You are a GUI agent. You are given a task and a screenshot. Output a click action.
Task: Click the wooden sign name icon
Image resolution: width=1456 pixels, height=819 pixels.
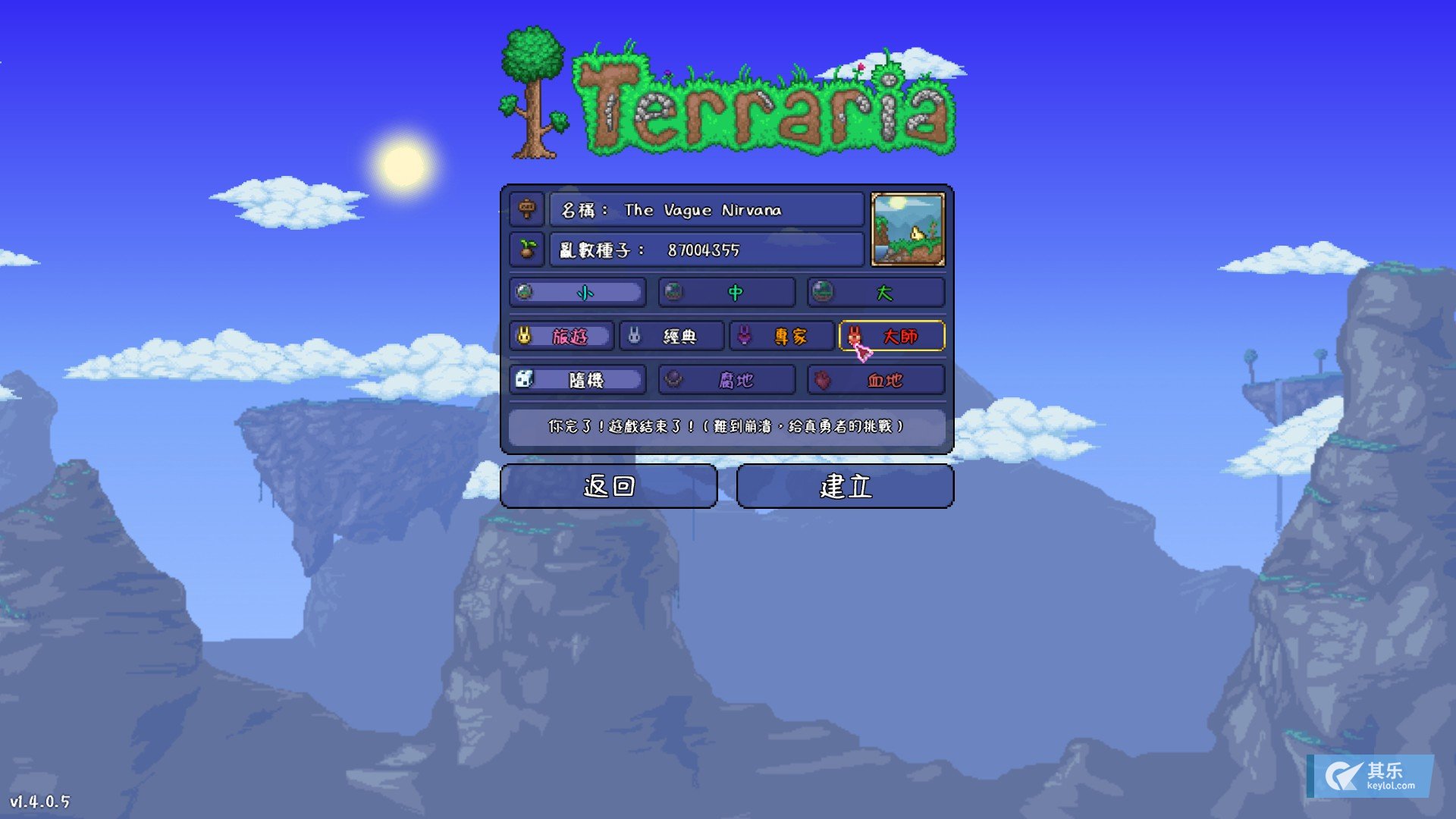(x=527, y=209)
